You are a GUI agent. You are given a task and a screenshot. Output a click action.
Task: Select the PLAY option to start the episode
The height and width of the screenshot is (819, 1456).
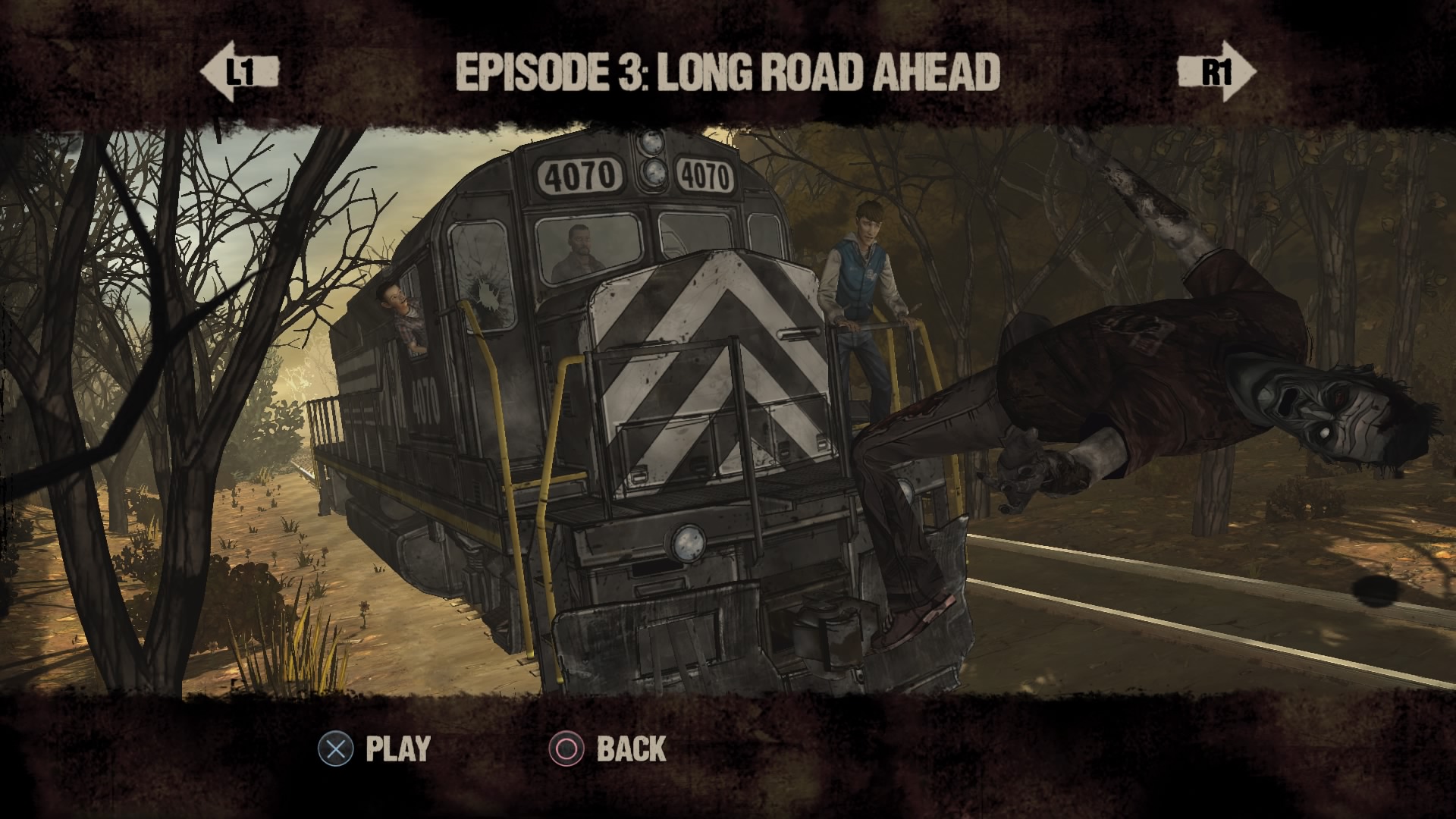[x=397, y=748]
